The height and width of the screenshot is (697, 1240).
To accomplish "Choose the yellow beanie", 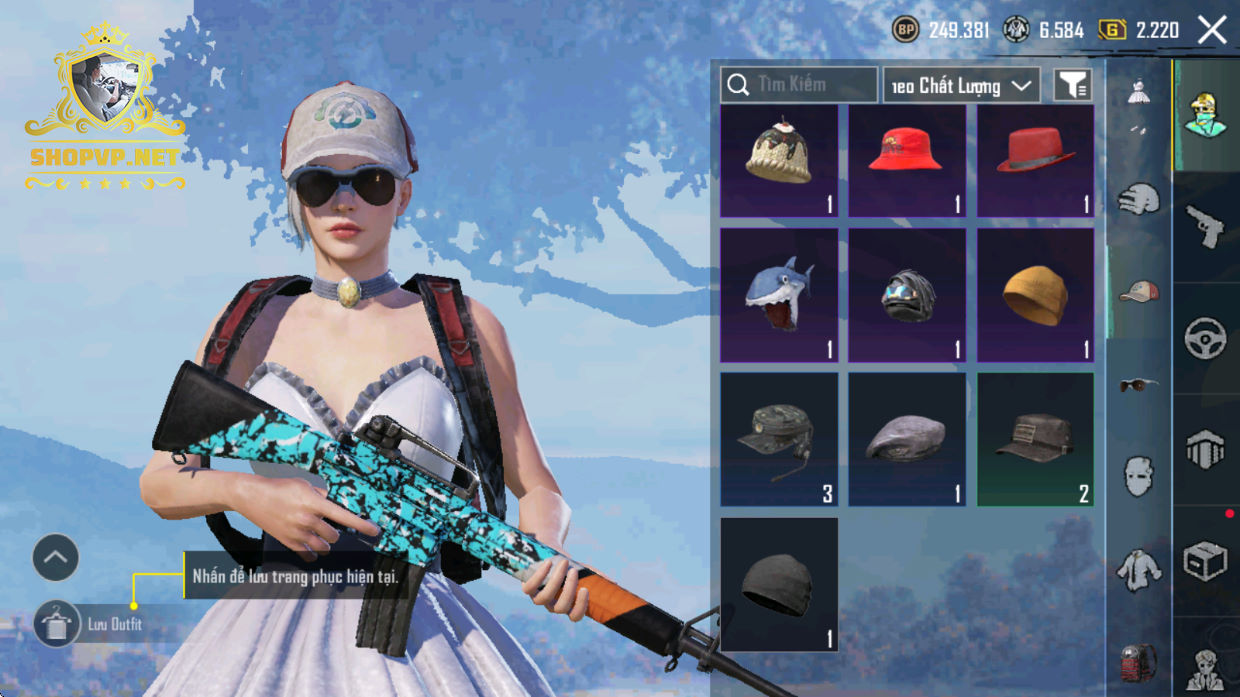I will coord(1035,295).
